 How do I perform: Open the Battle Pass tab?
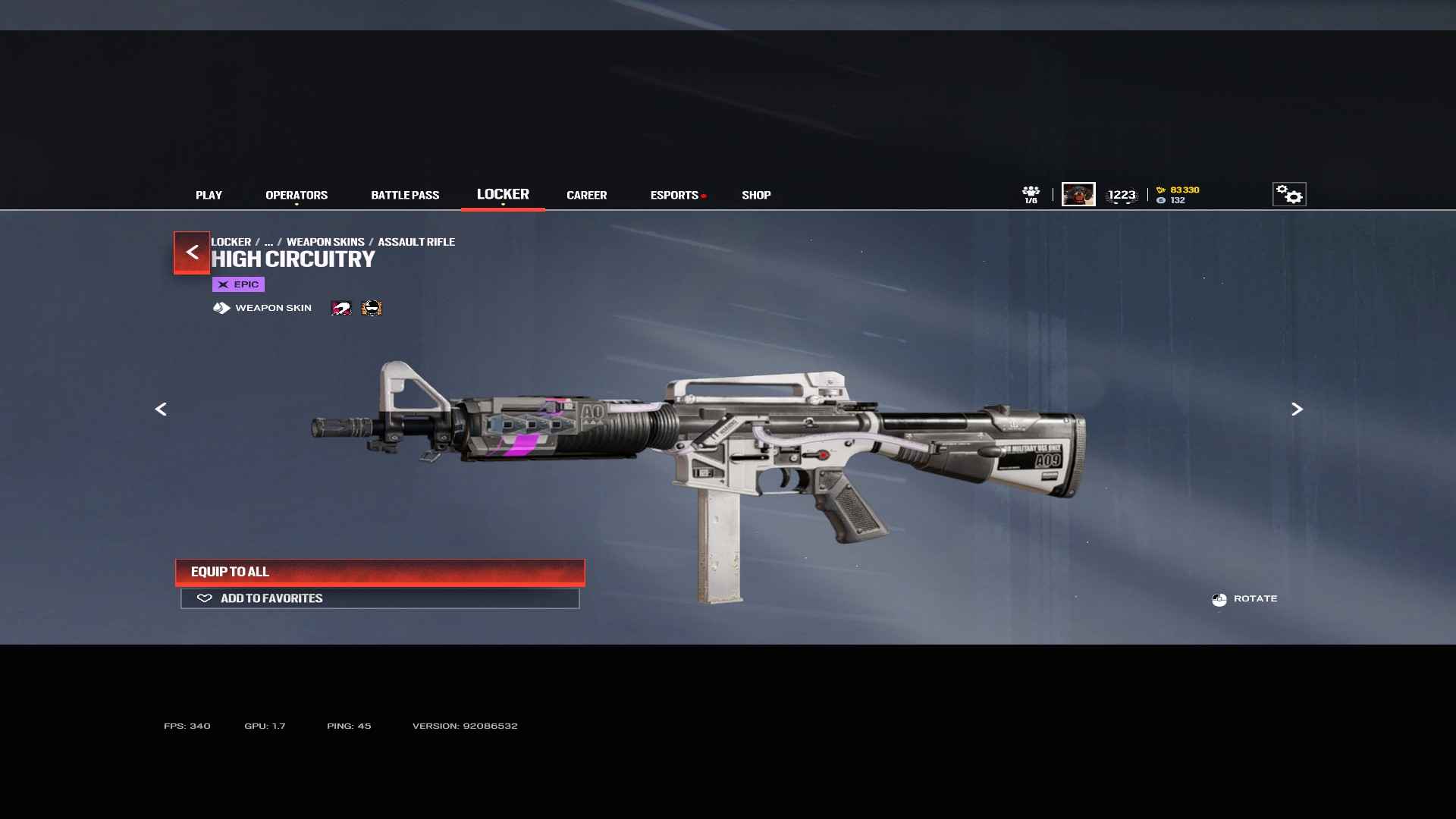click(x=405, y=195)
